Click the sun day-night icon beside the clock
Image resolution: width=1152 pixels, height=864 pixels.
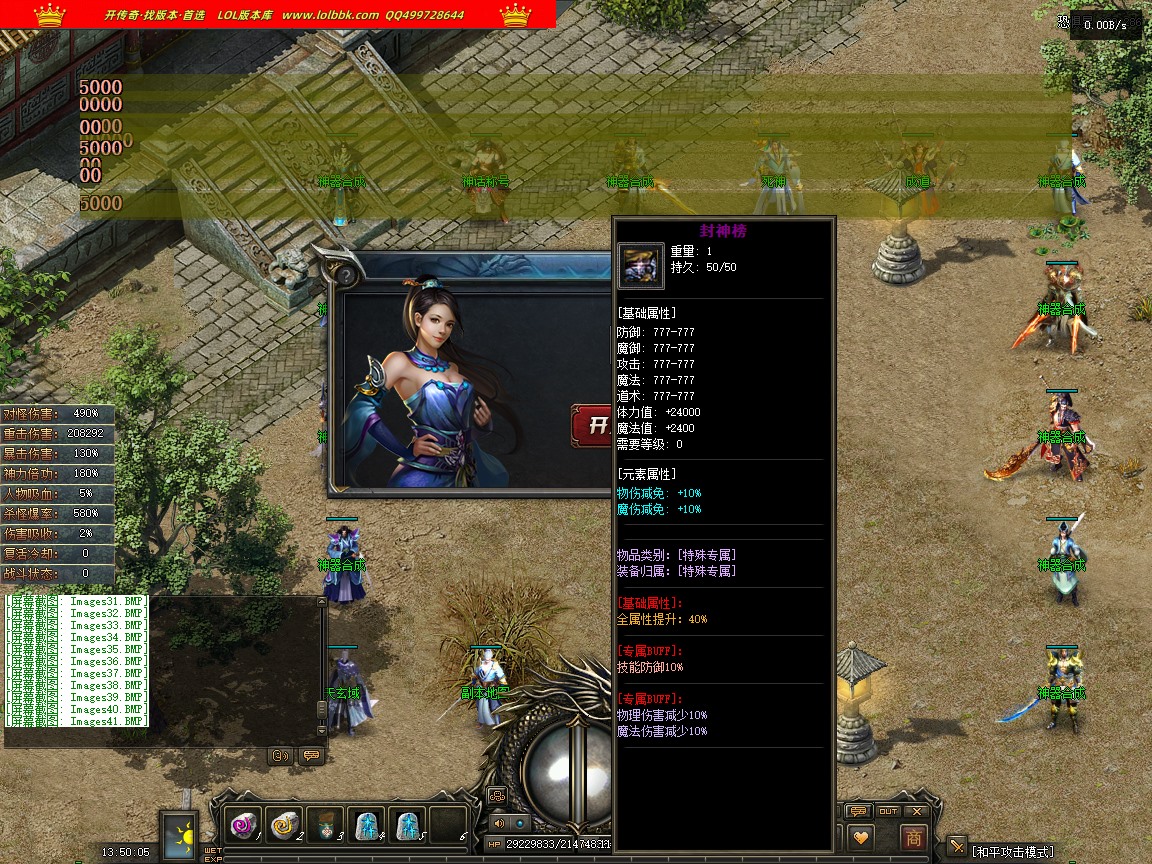(181, 833)
